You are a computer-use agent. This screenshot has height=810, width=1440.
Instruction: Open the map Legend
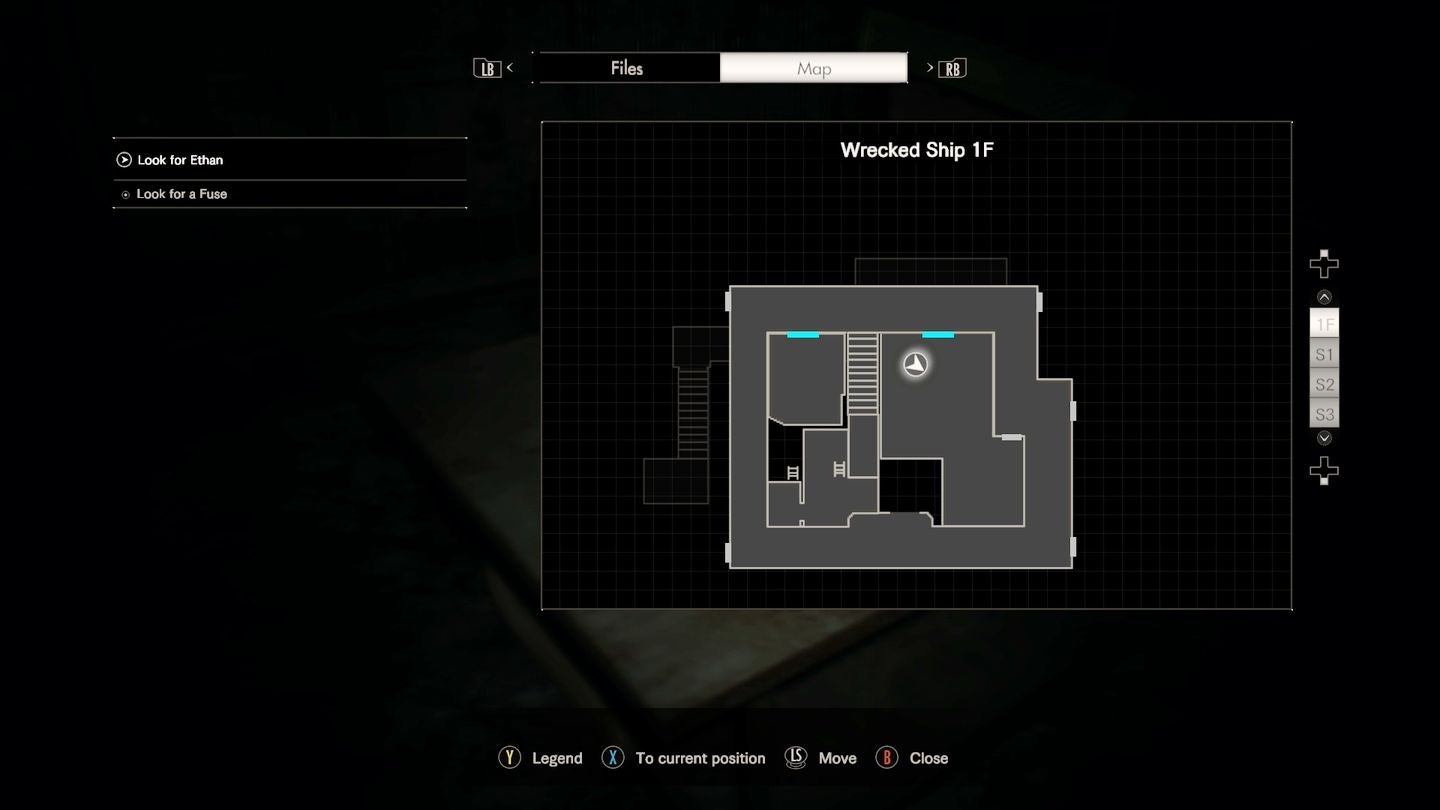[541, 758]
